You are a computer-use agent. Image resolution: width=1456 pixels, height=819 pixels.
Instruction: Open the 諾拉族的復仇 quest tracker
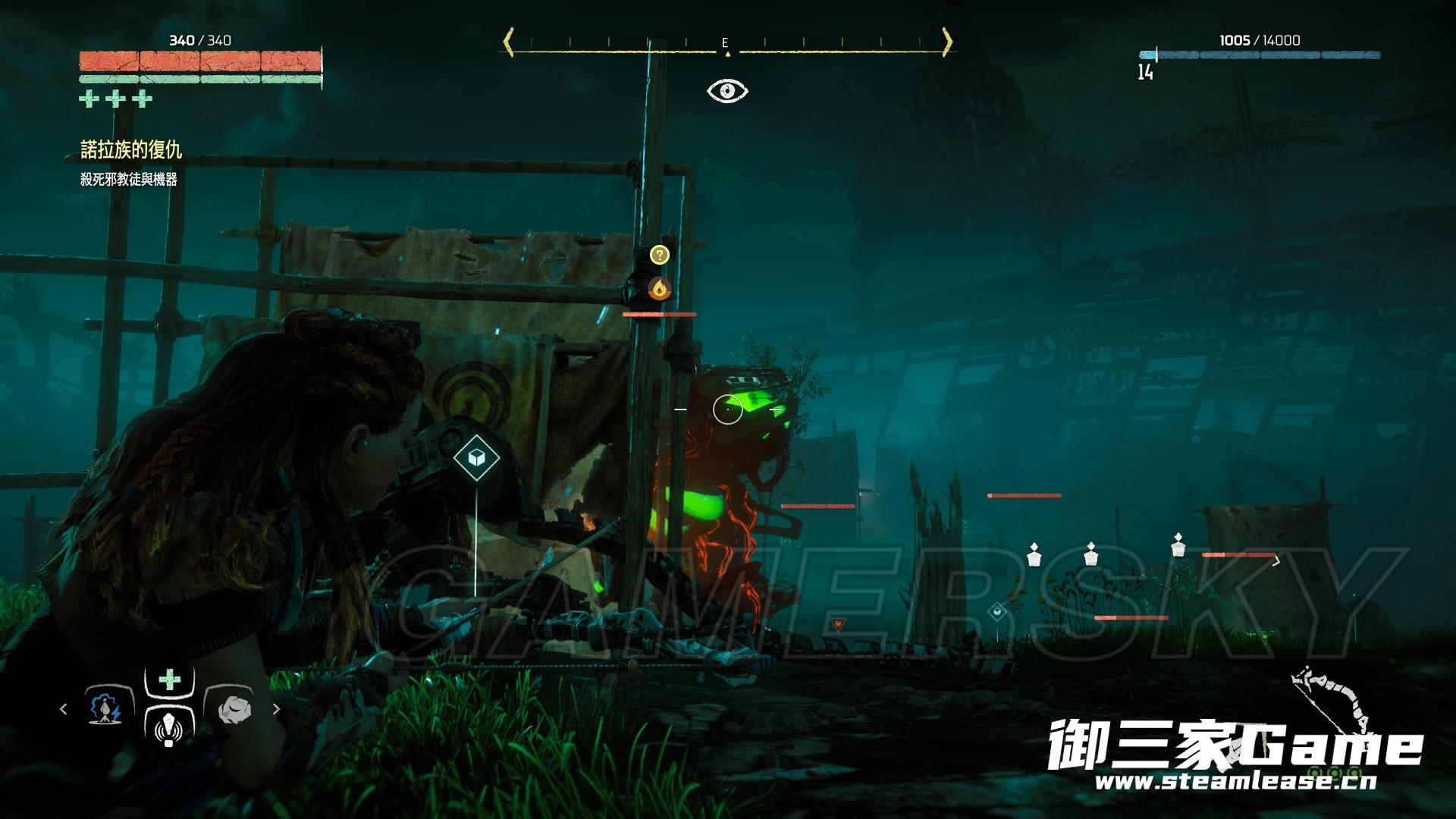pyautogui.click(x=131, y=150)
